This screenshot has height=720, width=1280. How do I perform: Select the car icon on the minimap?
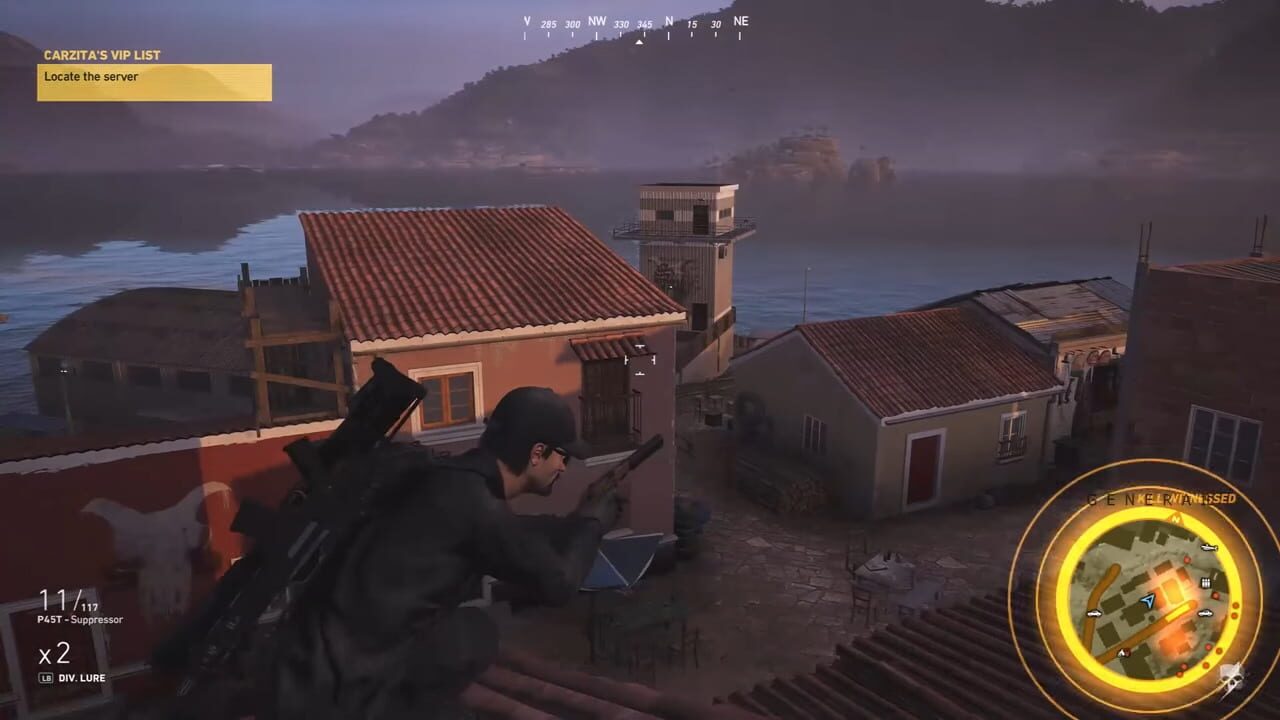point(1205,611)
